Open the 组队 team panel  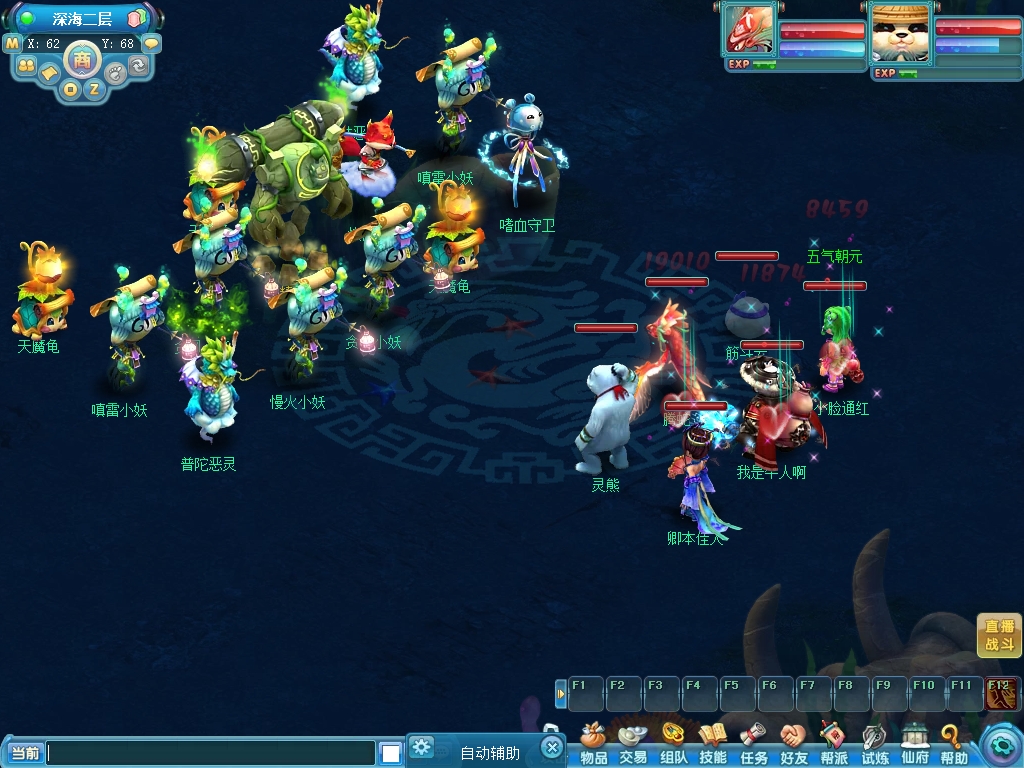(x=673, y=747)
